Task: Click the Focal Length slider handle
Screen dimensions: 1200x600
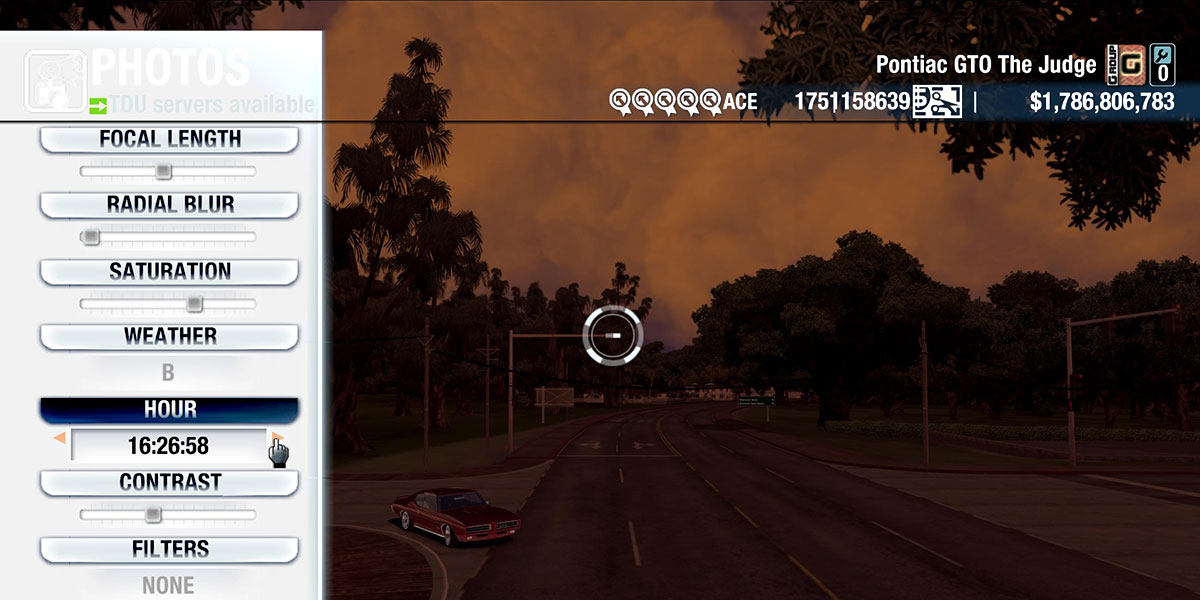Action: 163,172
